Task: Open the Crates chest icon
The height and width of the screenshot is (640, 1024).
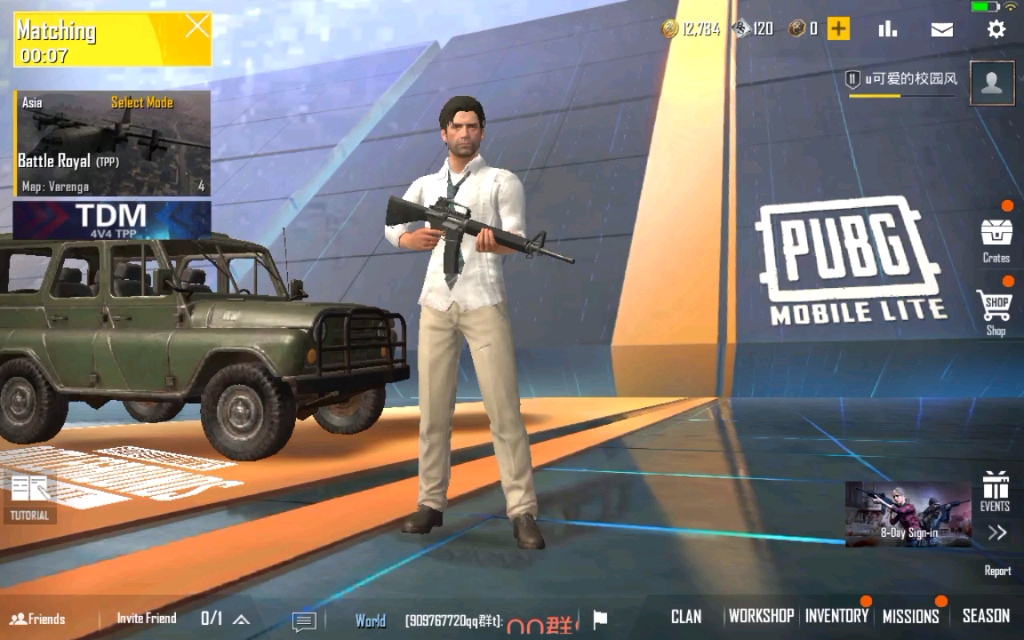Action: coord(996,237)
